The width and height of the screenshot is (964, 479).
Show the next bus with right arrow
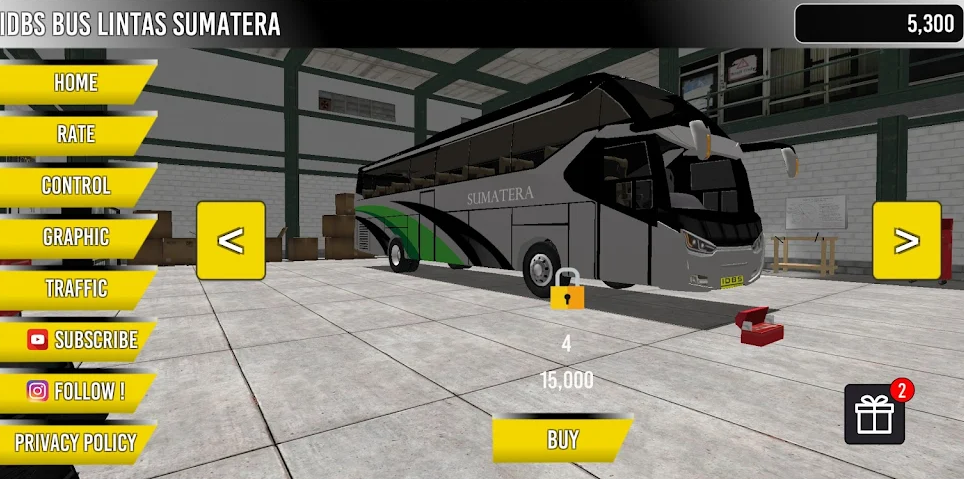point(906,240)
